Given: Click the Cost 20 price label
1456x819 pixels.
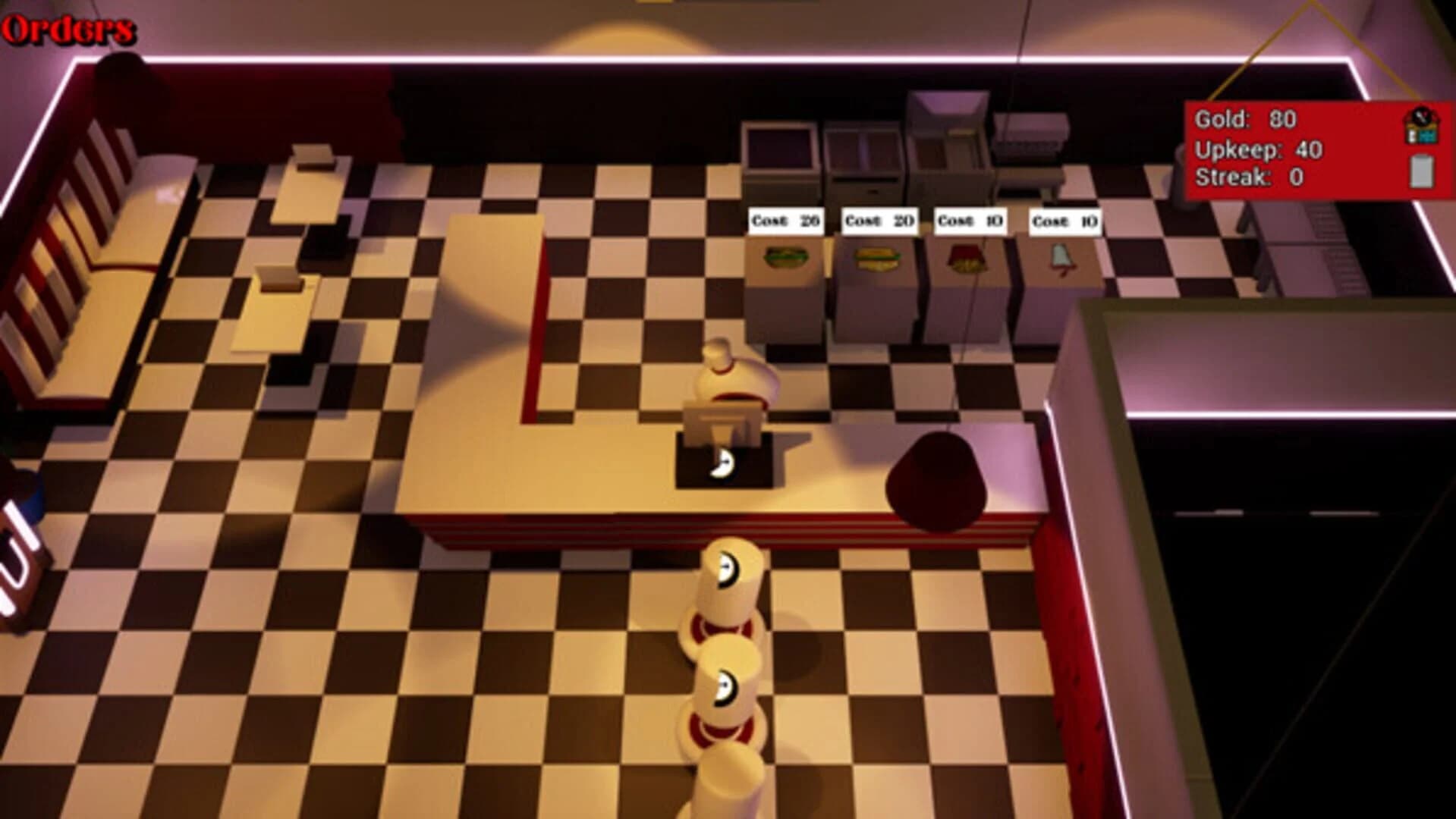Looking at the screenshot, I should (x=878, y=221).
